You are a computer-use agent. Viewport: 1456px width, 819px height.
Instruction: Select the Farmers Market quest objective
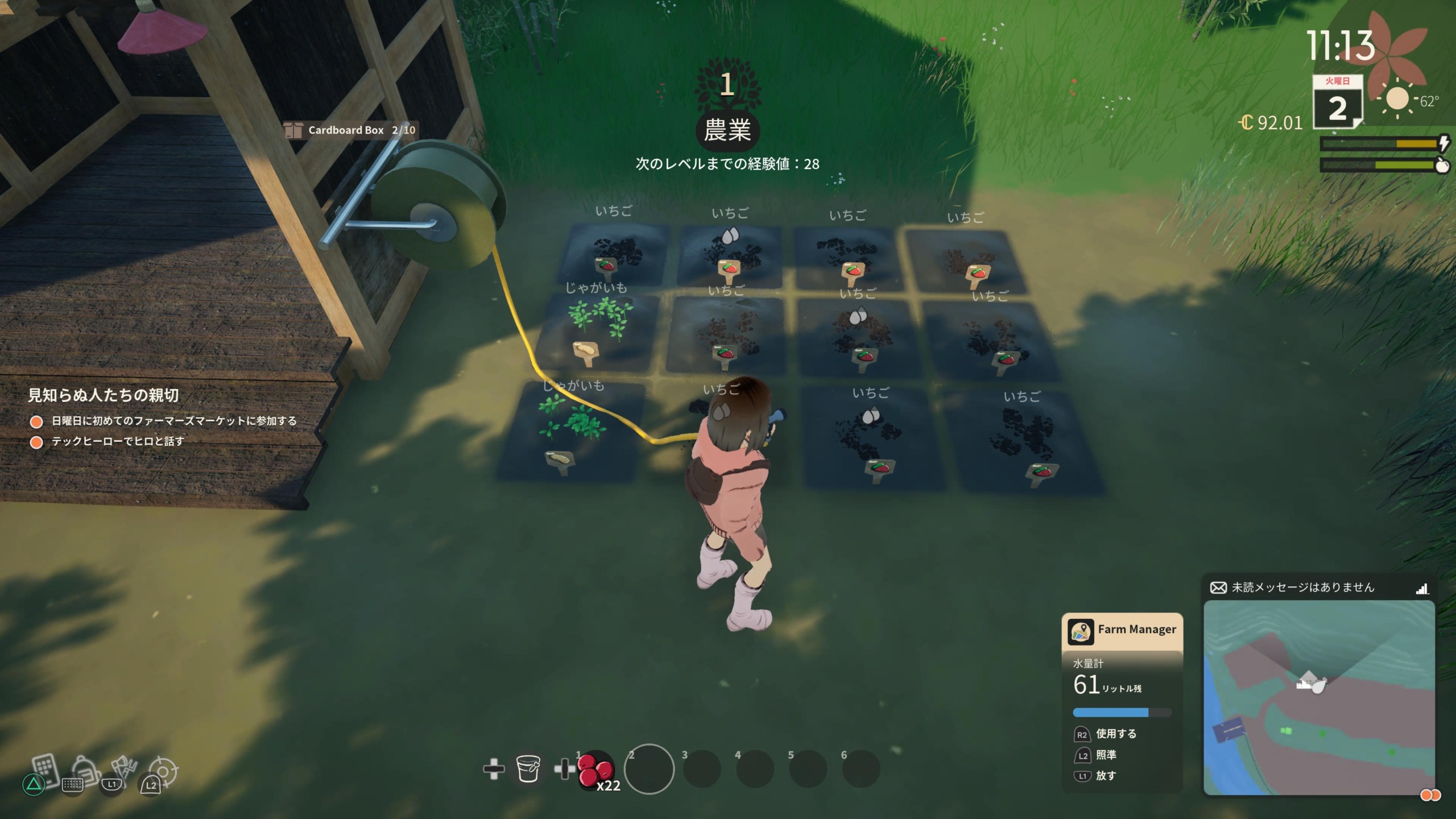tap(174, 421)
